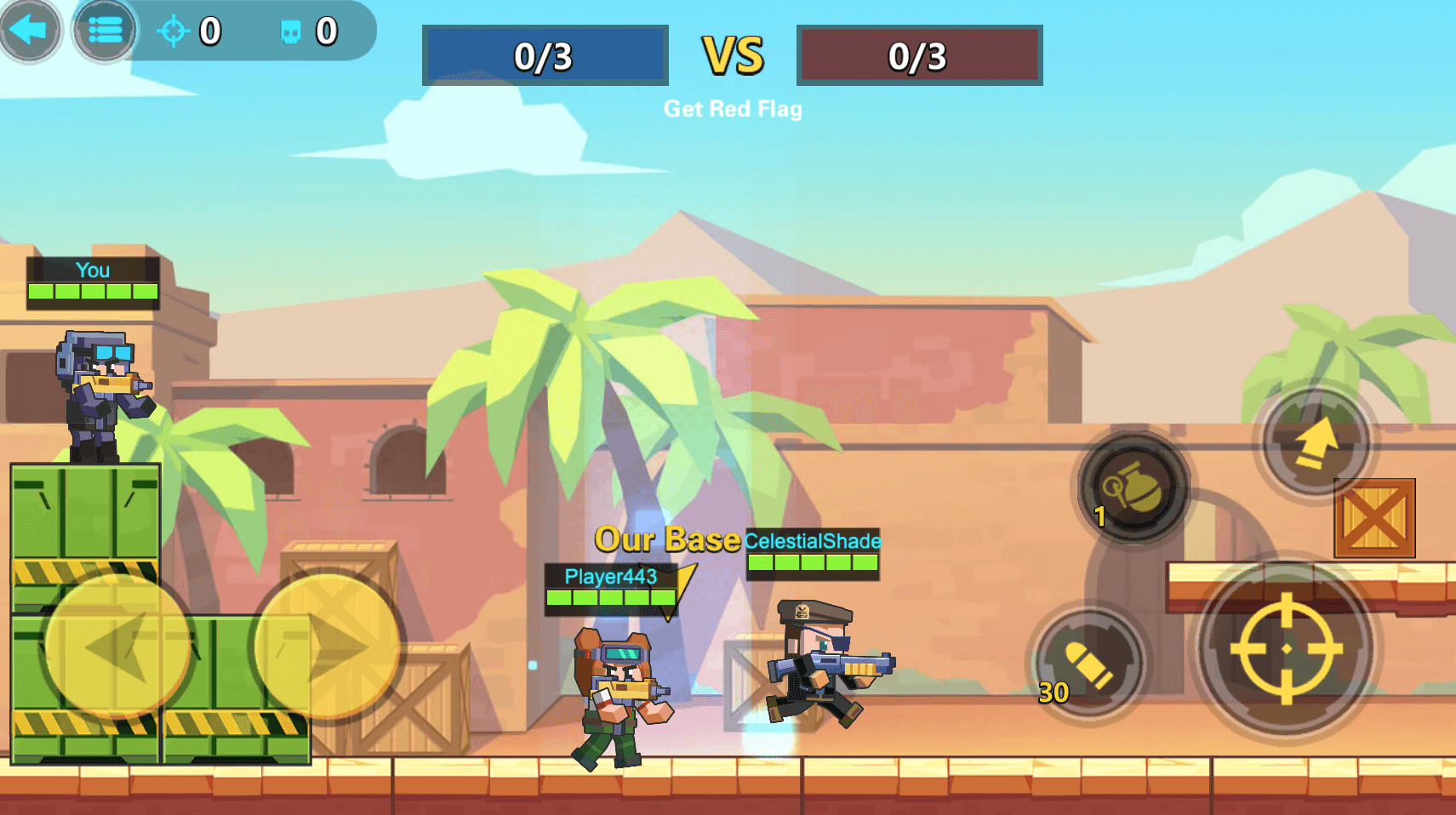Click the kill counter crosshair icon

tap(174, 32)
